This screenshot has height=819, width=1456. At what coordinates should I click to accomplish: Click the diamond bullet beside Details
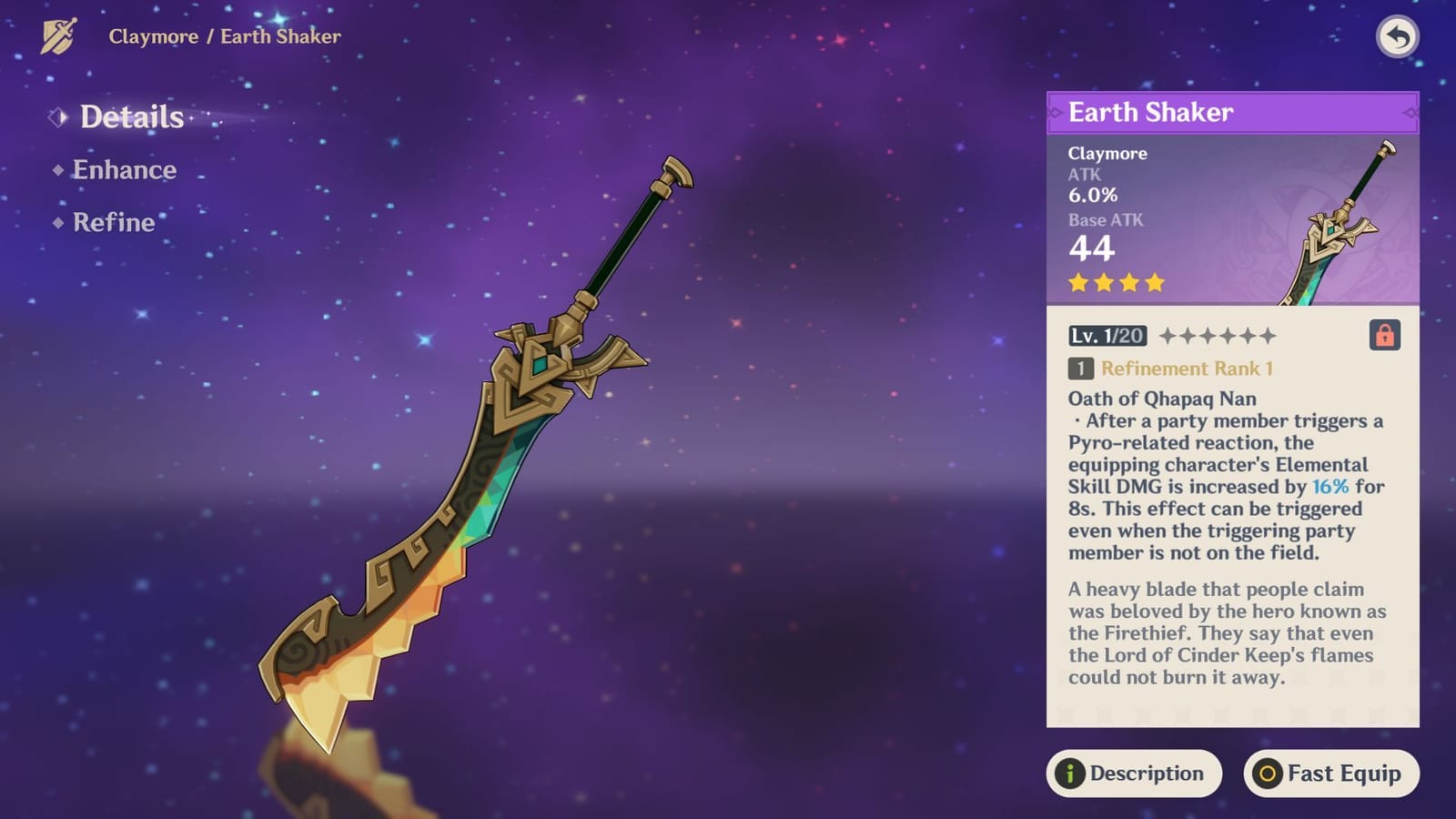60,116
